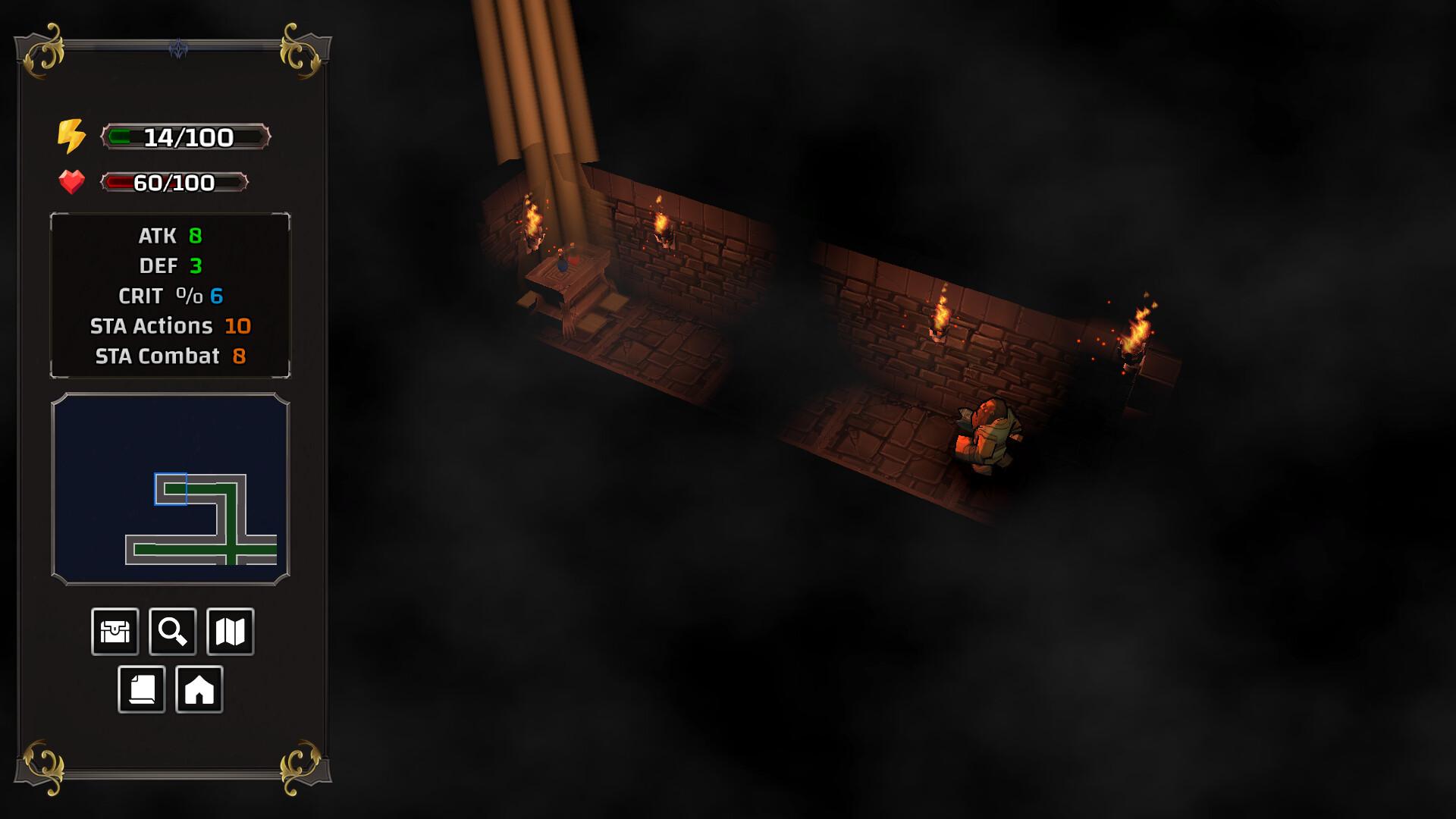Click the red heart health icon
1456x819 pixels.
pyautogui.click(x=71, y=183)
